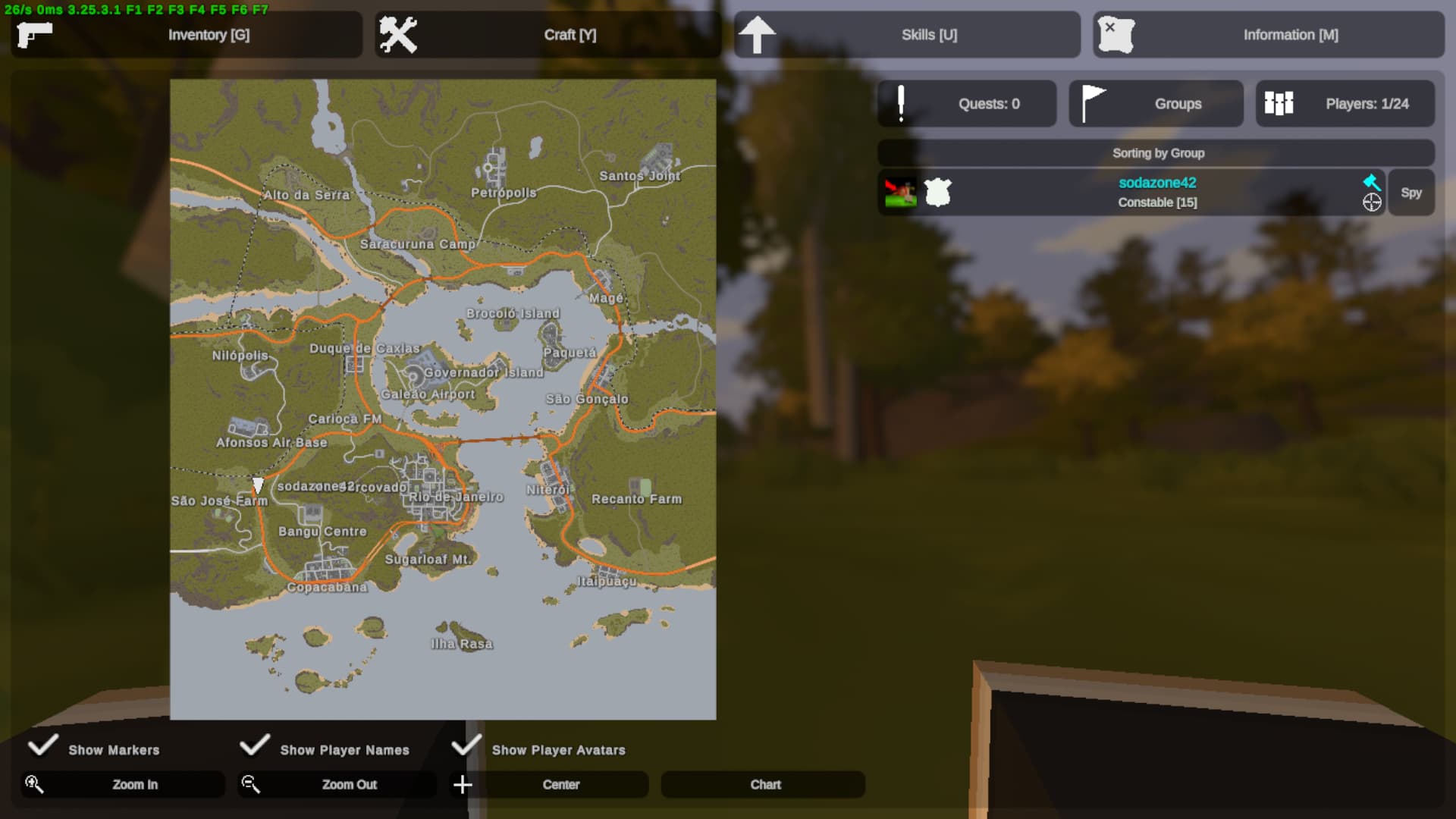The width and height of the screenshot is (1456, 819).
Task: View the Players list
Action: 1345,104
